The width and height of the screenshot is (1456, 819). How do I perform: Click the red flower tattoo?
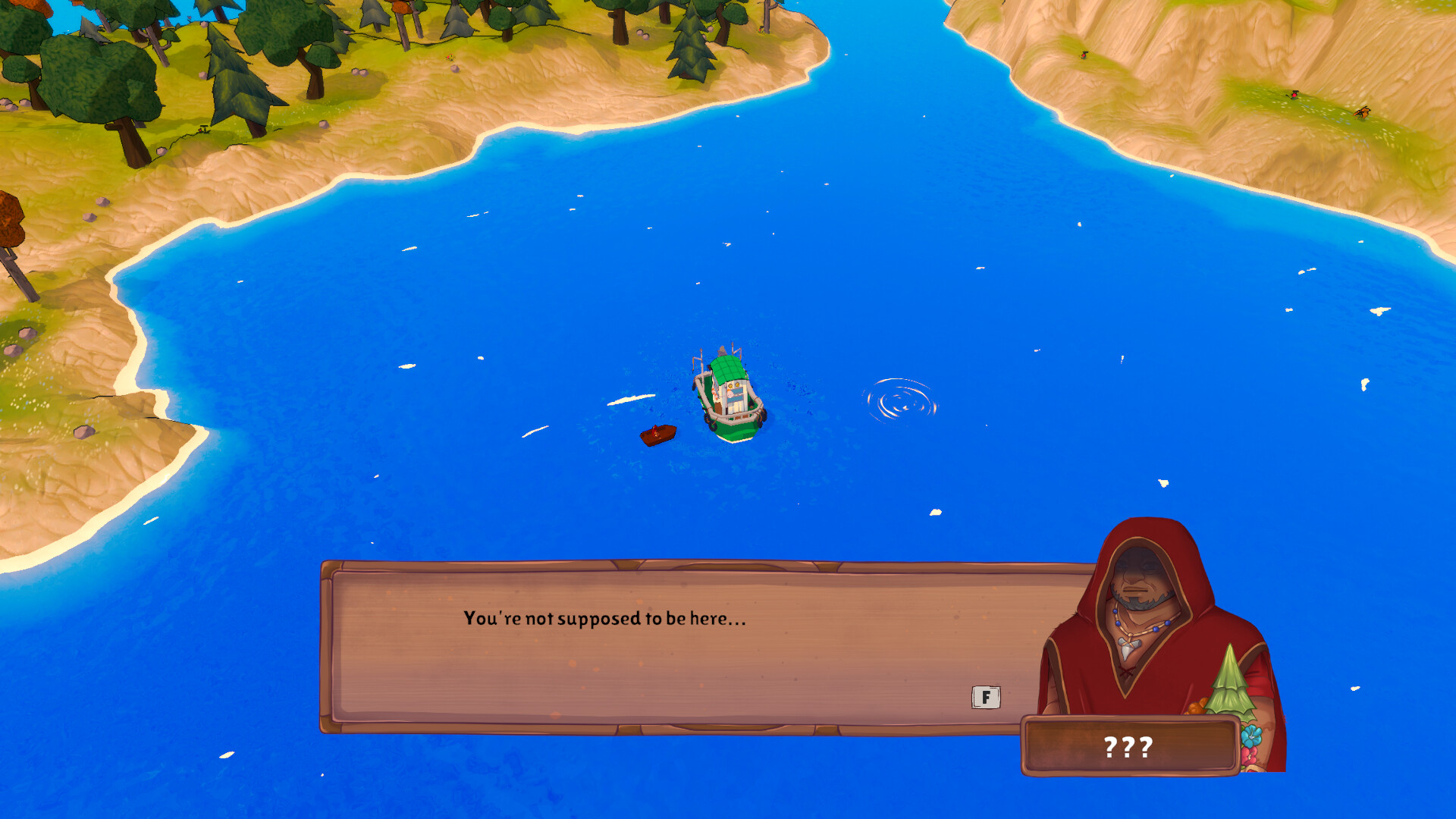pos(1250,754)
